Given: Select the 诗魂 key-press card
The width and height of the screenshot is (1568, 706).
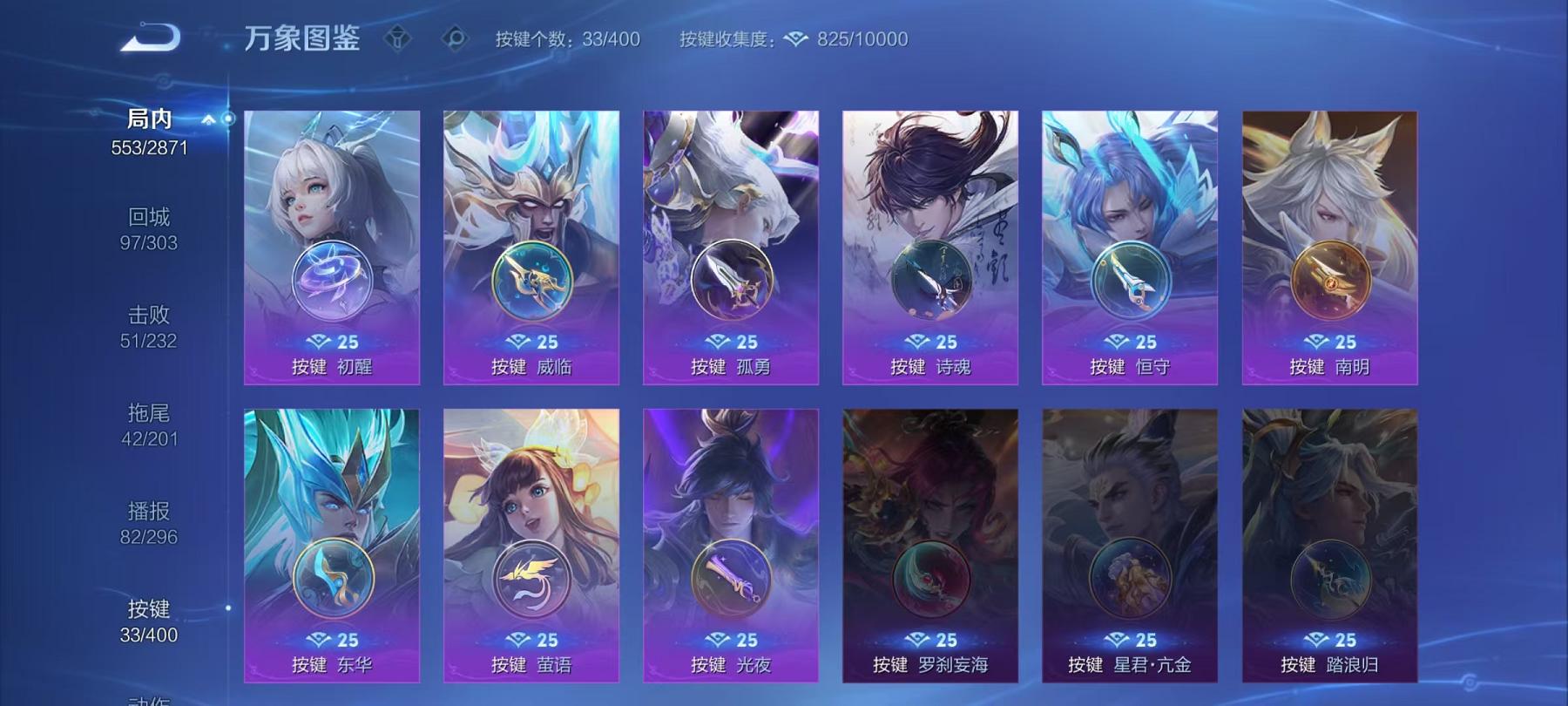Looking at the screenshot, I should click(x=929, y=244).
